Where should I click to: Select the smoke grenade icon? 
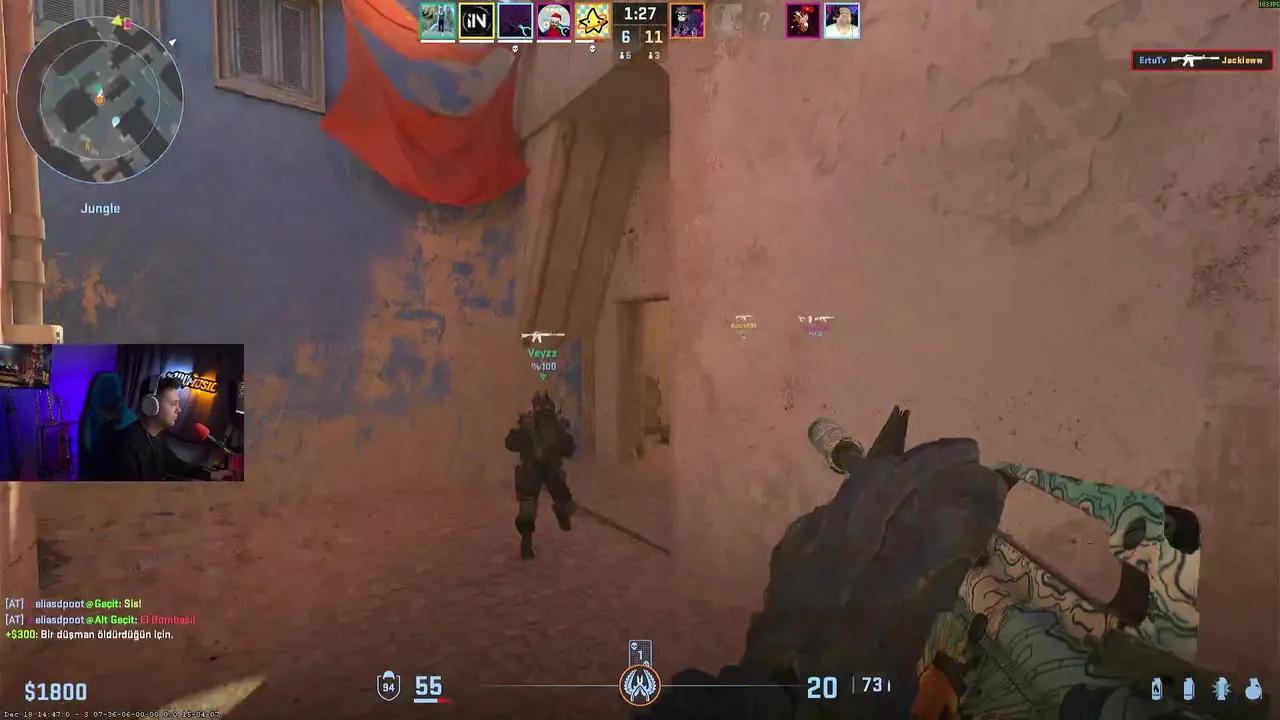click(1190, 690)
